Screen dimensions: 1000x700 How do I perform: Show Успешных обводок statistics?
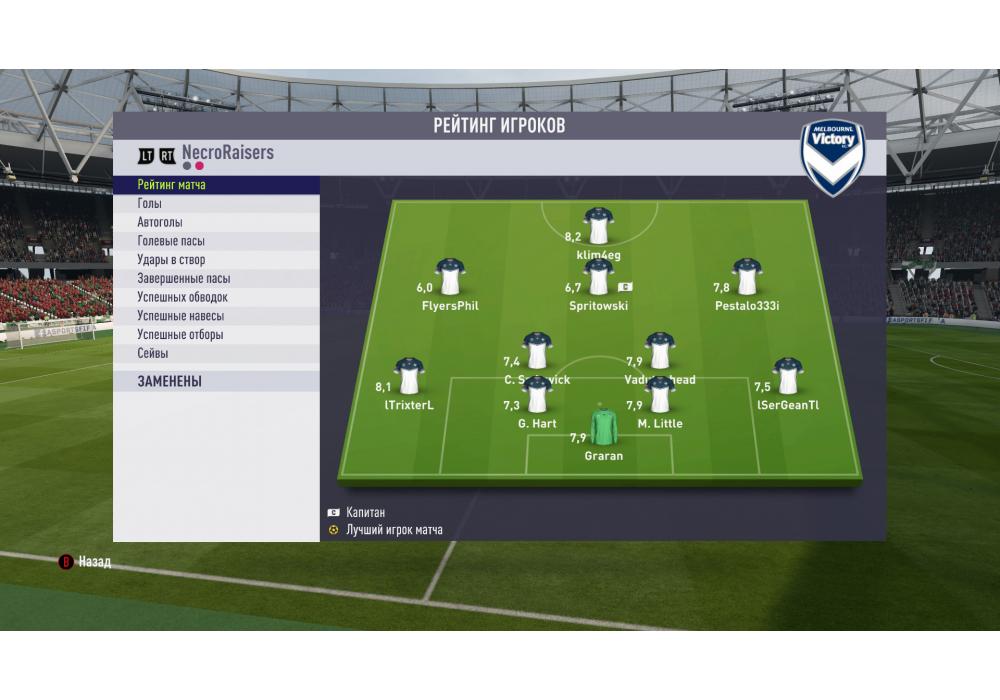coord(216,297)
